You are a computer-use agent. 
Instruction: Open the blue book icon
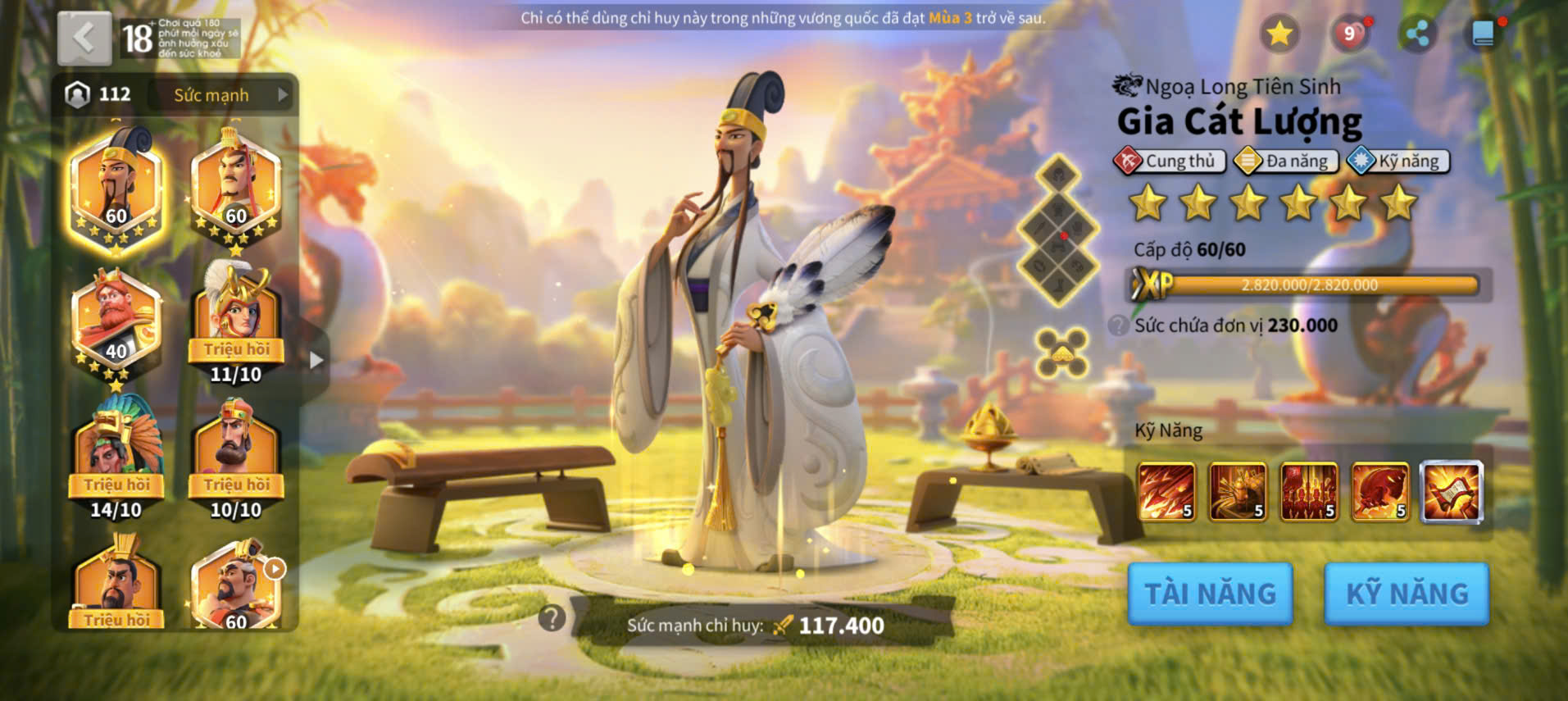pos(1483,34)
